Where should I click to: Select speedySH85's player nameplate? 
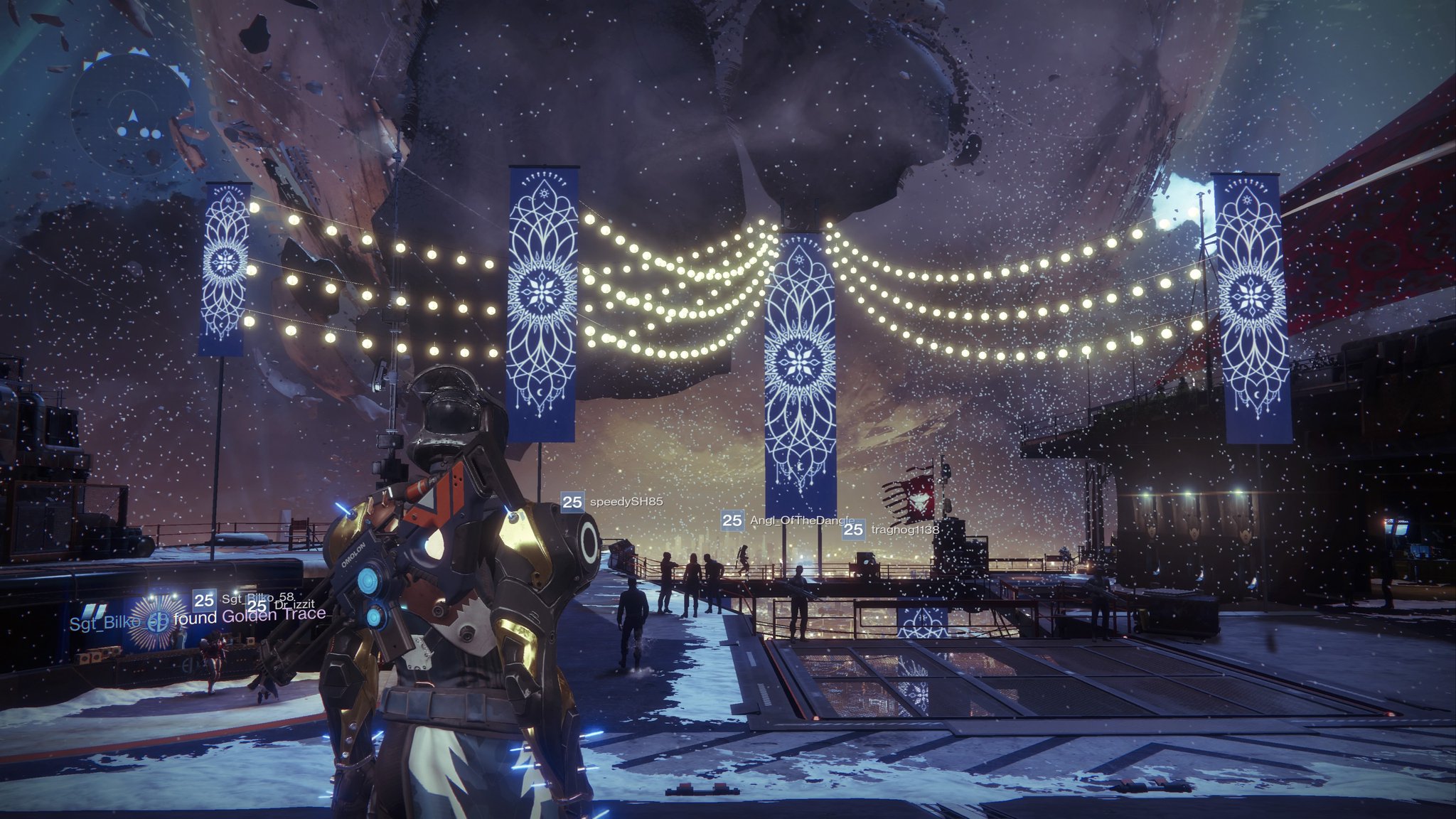pos(612,502)
